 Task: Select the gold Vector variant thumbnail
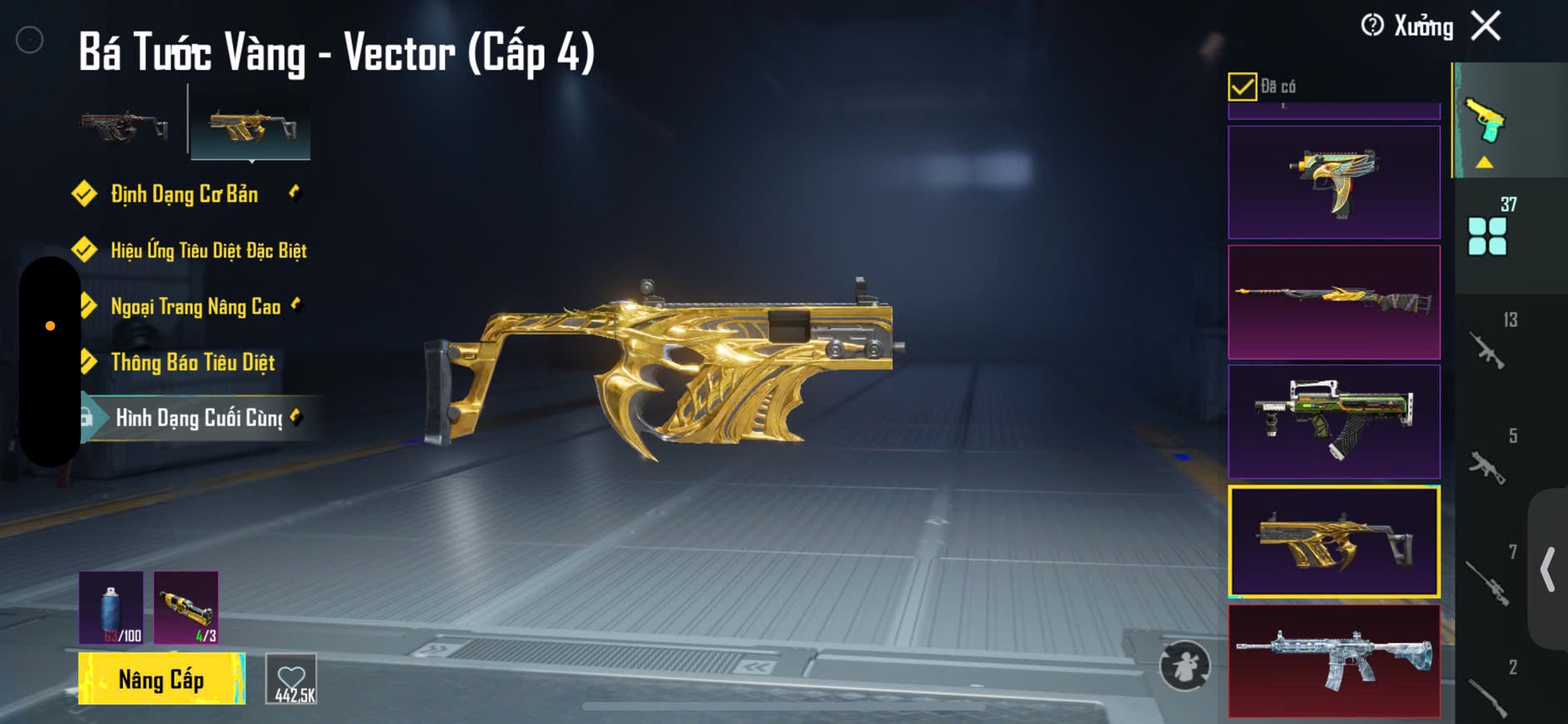[x=251, y=126]
